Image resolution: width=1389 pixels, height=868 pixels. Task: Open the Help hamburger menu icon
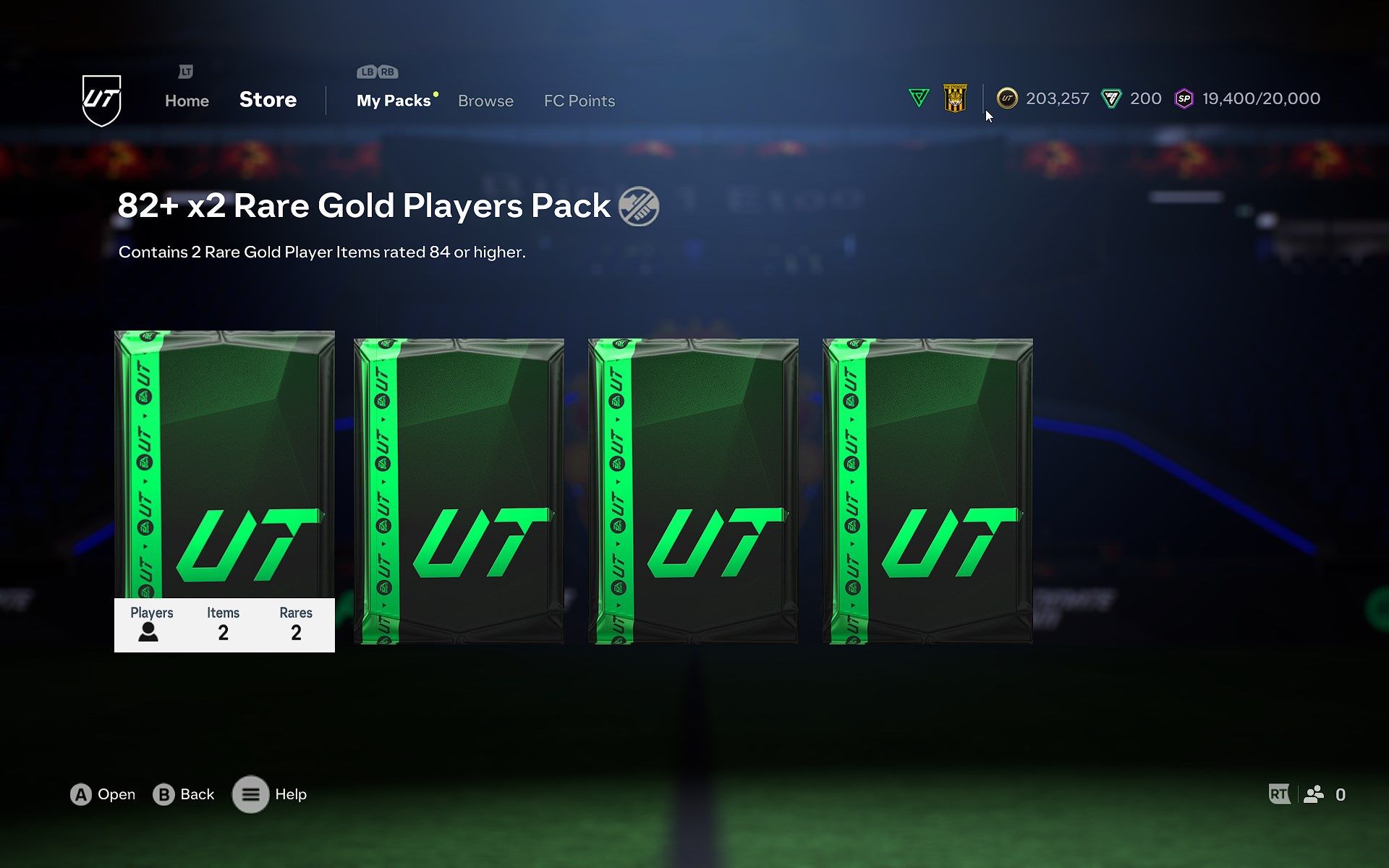(251, 793)
